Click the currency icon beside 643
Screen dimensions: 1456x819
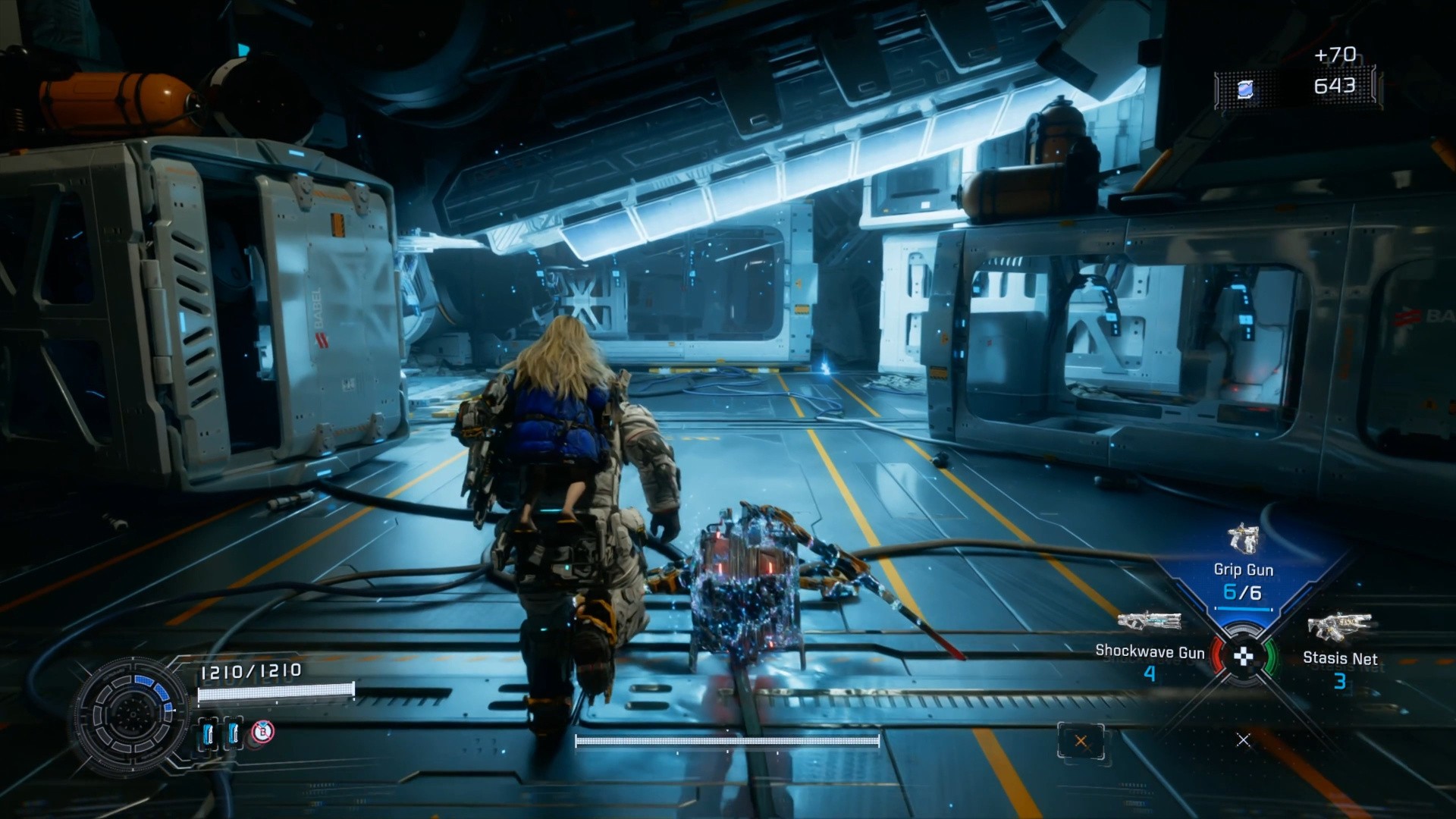pyautogui.click(x=1244, y=90)
